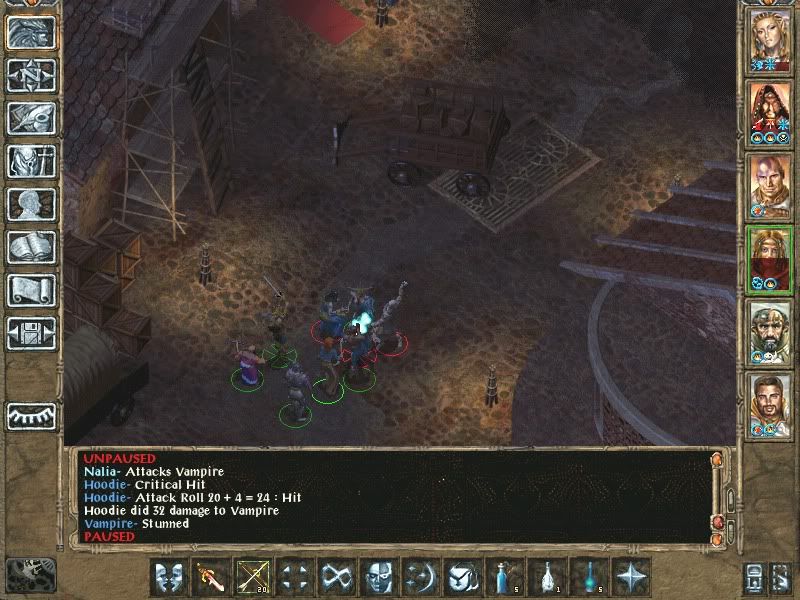Activate the talk action with two faces
Screen dimensions: 800x600
170,577
